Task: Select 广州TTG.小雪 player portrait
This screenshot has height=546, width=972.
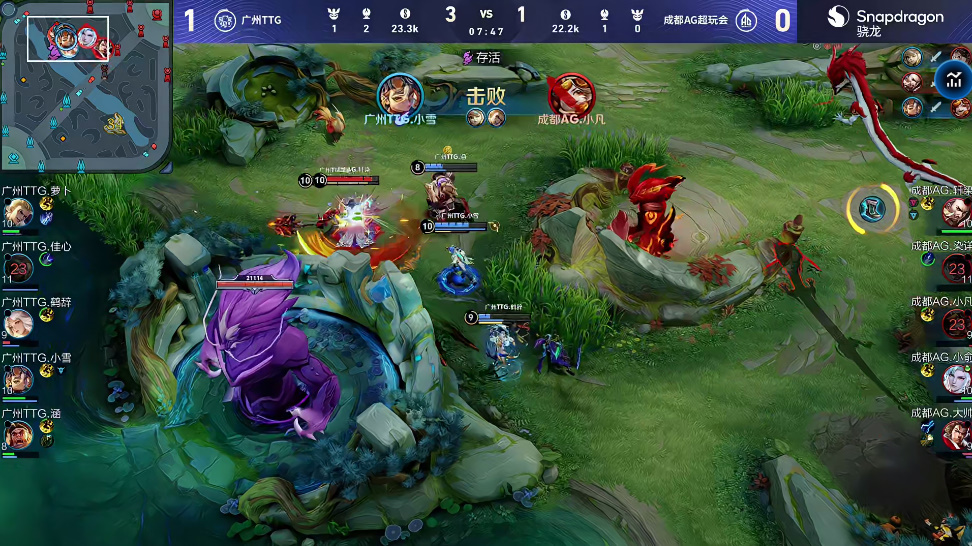Action: pyautogui.click(x=17, y=379)
